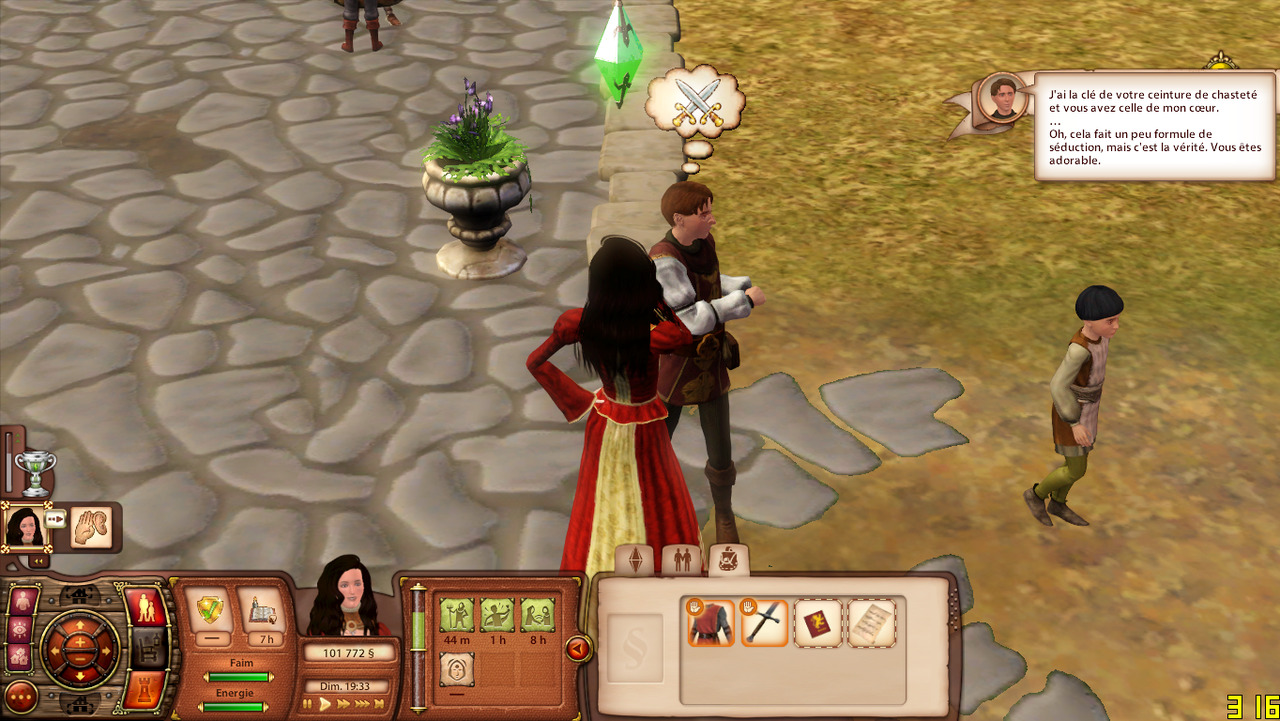This screenshot has height=721, width=1280.
Task: Select the queued listening action icon
Action: coord(92,527)
